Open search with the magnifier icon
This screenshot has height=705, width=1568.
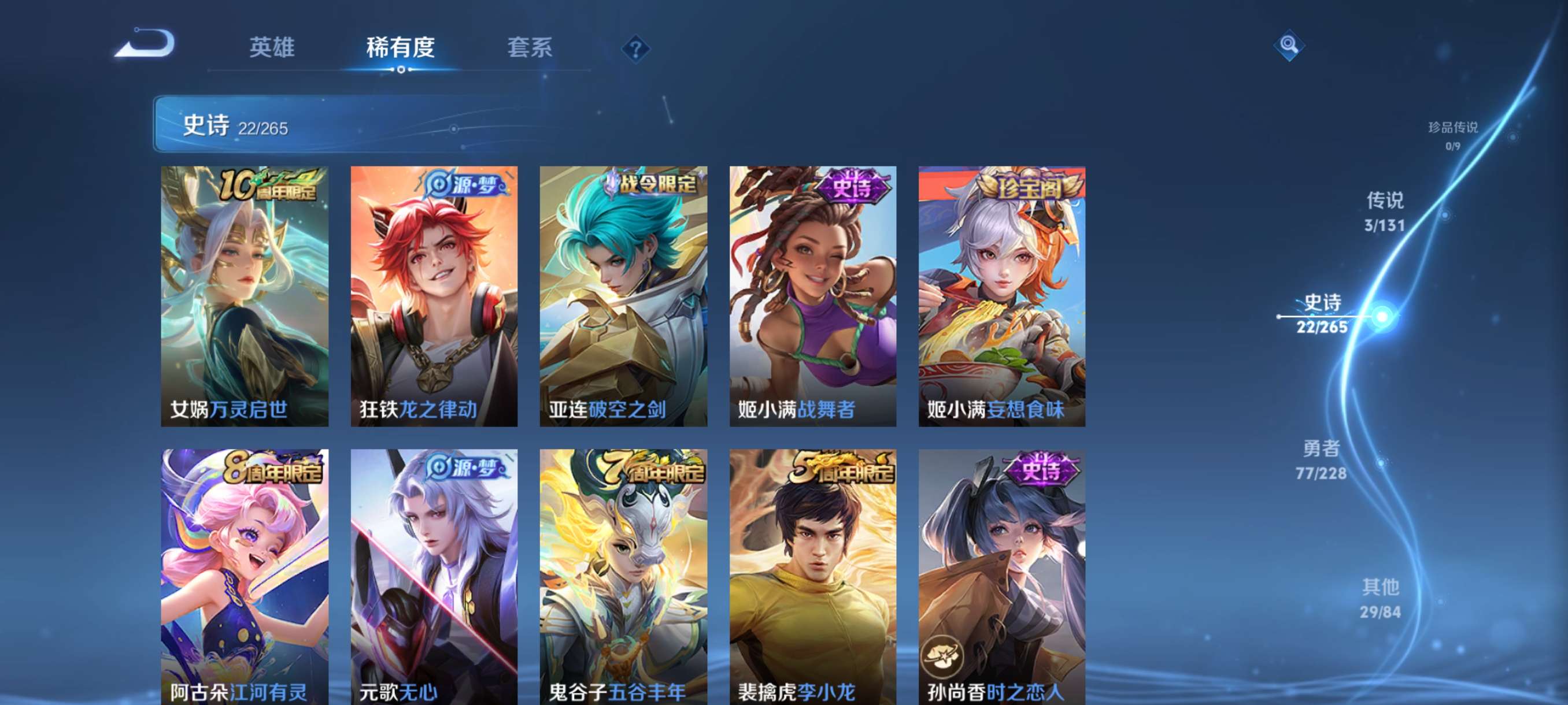click(x=1290, y=46)
